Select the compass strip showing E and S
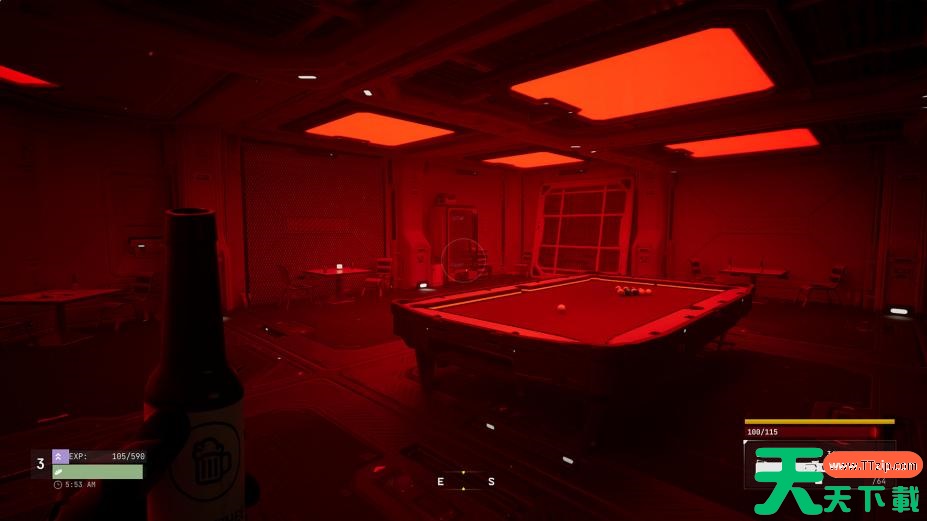The height and width of the screenshot is (521, 927). [x=465, y=481]
